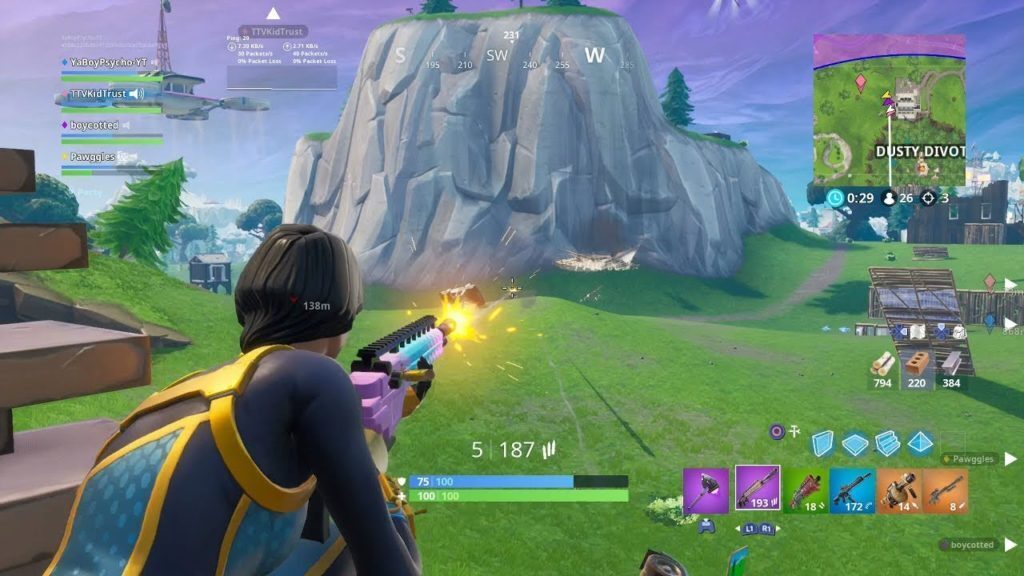
Task: Switch to brick building material
Action: pos(916,364)
